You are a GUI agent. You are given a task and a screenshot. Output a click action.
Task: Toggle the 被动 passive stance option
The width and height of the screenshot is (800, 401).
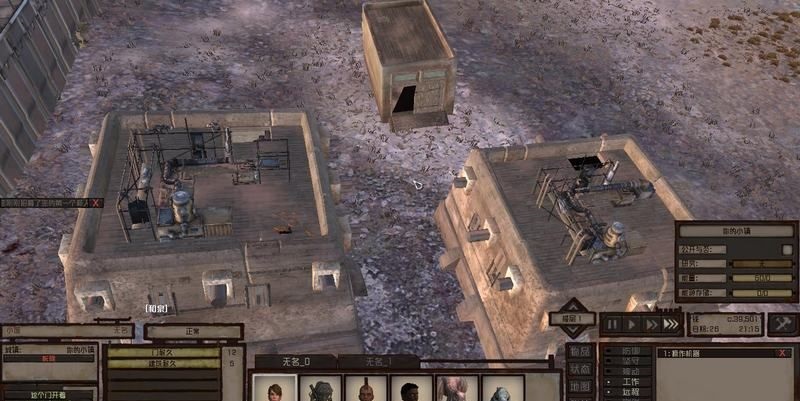[x=630, y=371]
